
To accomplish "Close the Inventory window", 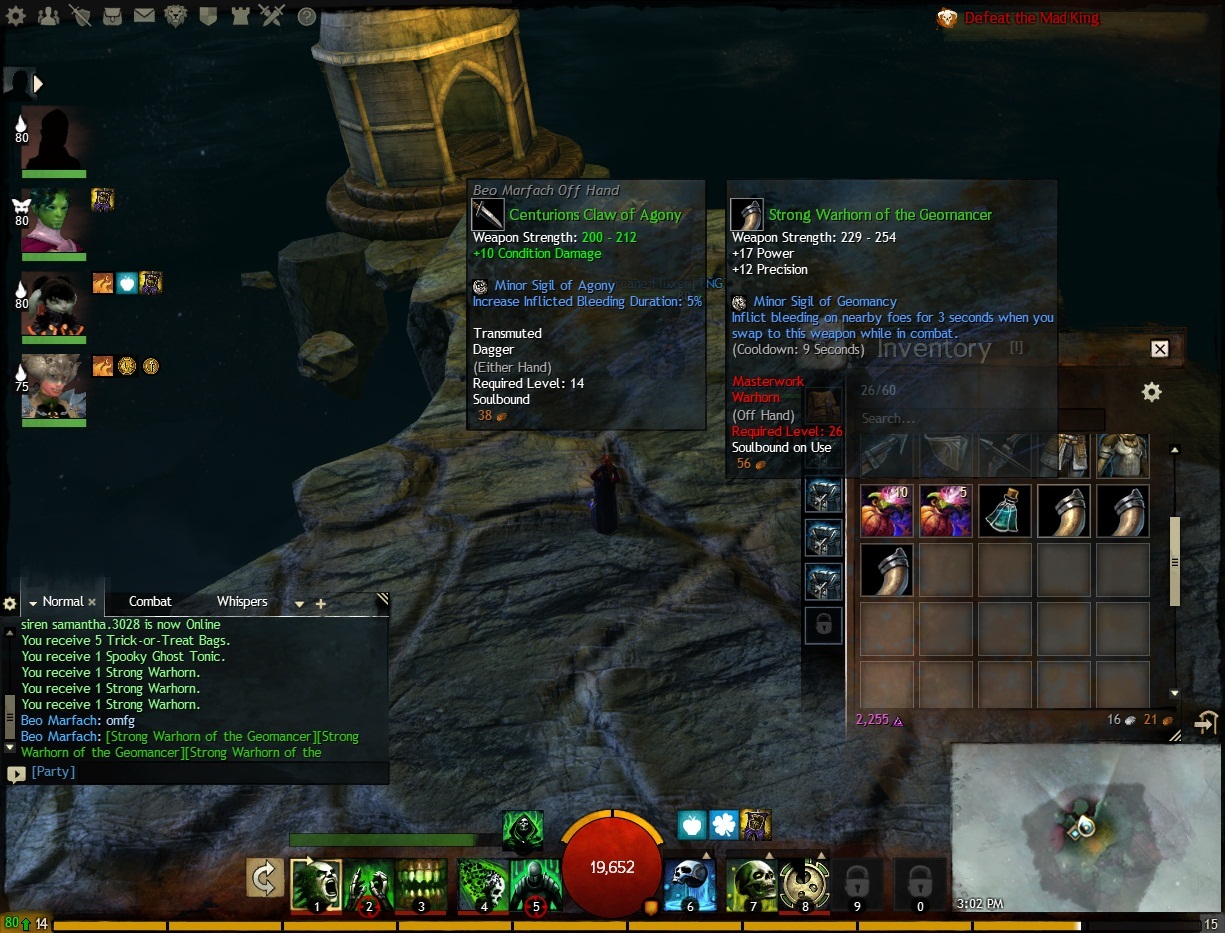I will (1160, 349).
